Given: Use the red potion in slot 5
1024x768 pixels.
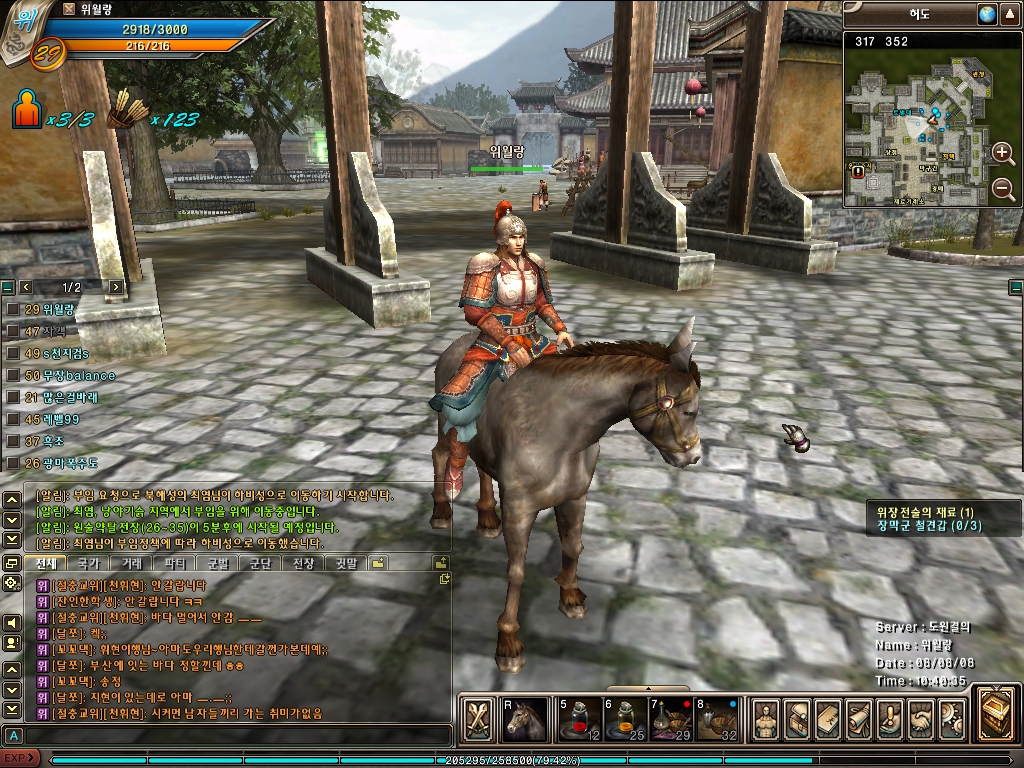Looking at the screenshot, I should pyautogui.click(x=578, y=719).
